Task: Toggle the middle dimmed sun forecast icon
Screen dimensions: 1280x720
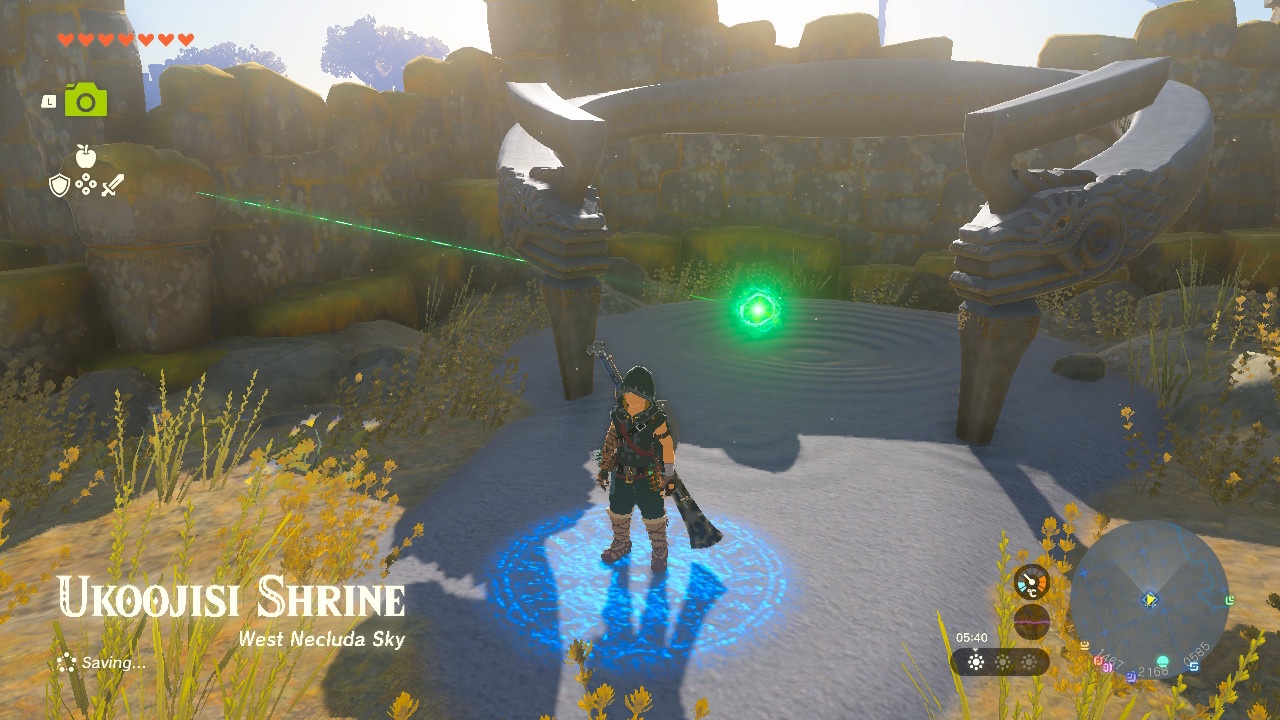Action: 1002,664
